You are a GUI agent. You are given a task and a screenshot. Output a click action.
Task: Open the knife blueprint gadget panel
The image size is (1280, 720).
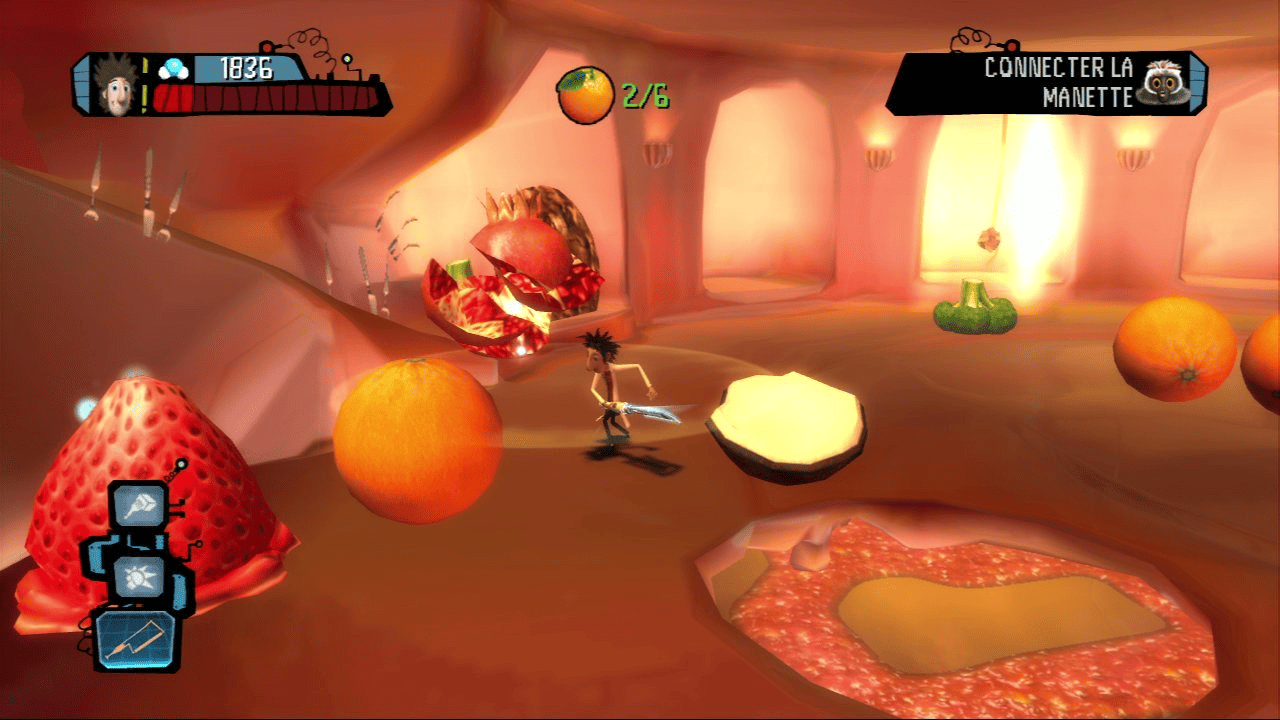[x=135, y=642]
